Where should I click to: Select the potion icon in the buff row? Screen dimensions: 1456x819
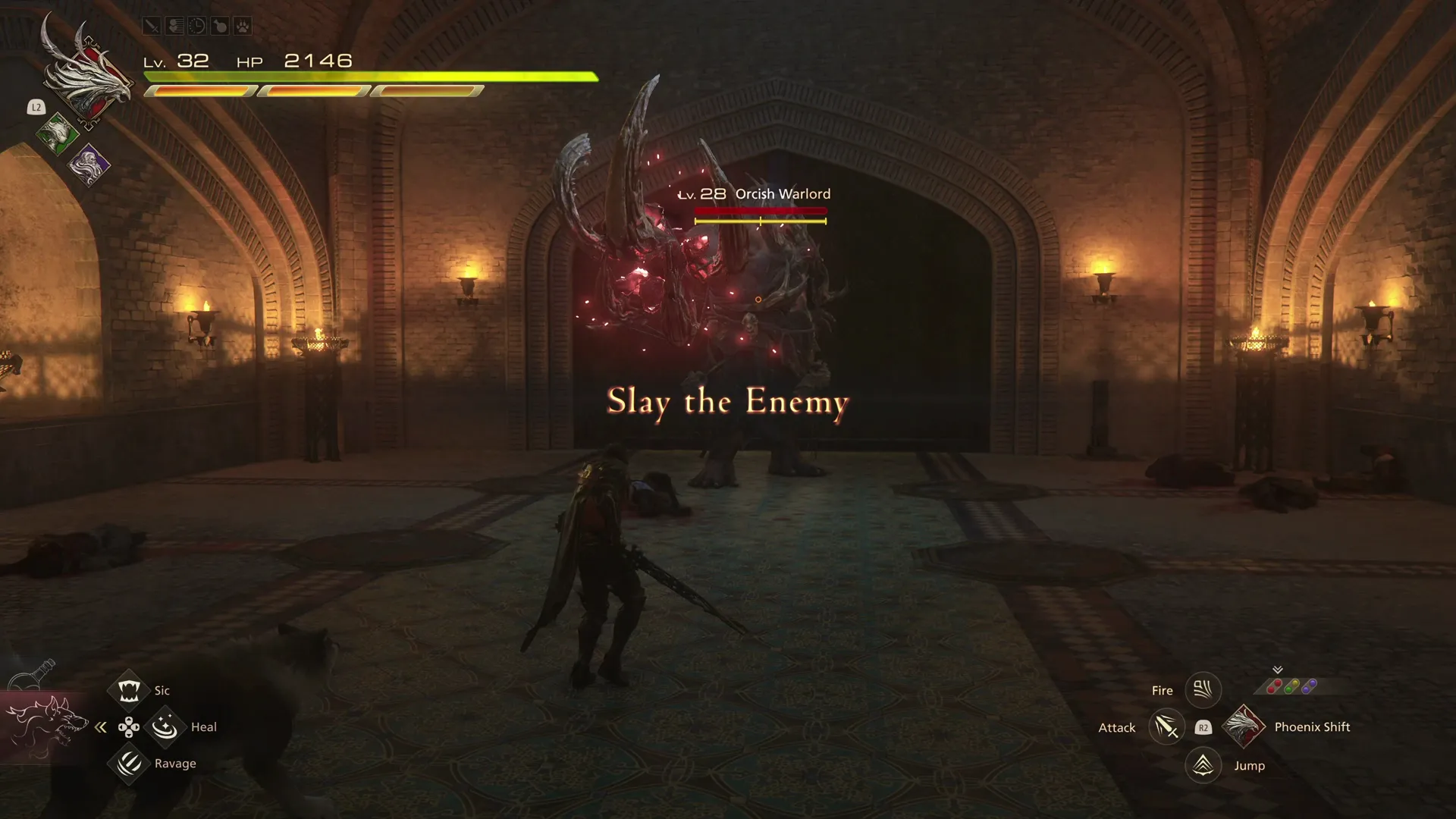coord(221,25)
